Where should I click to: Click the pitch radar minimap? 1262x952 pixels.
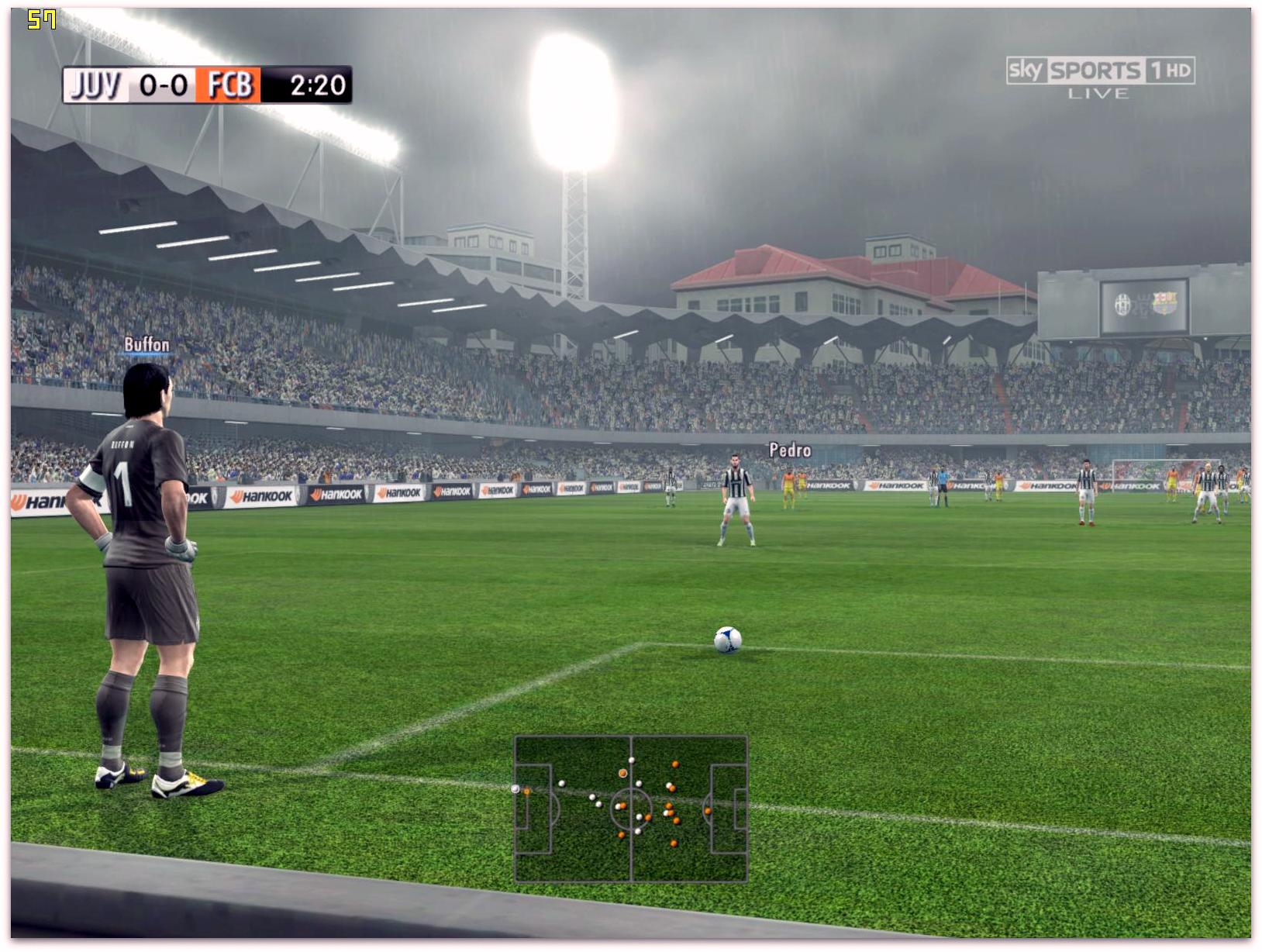pos(631,809)
